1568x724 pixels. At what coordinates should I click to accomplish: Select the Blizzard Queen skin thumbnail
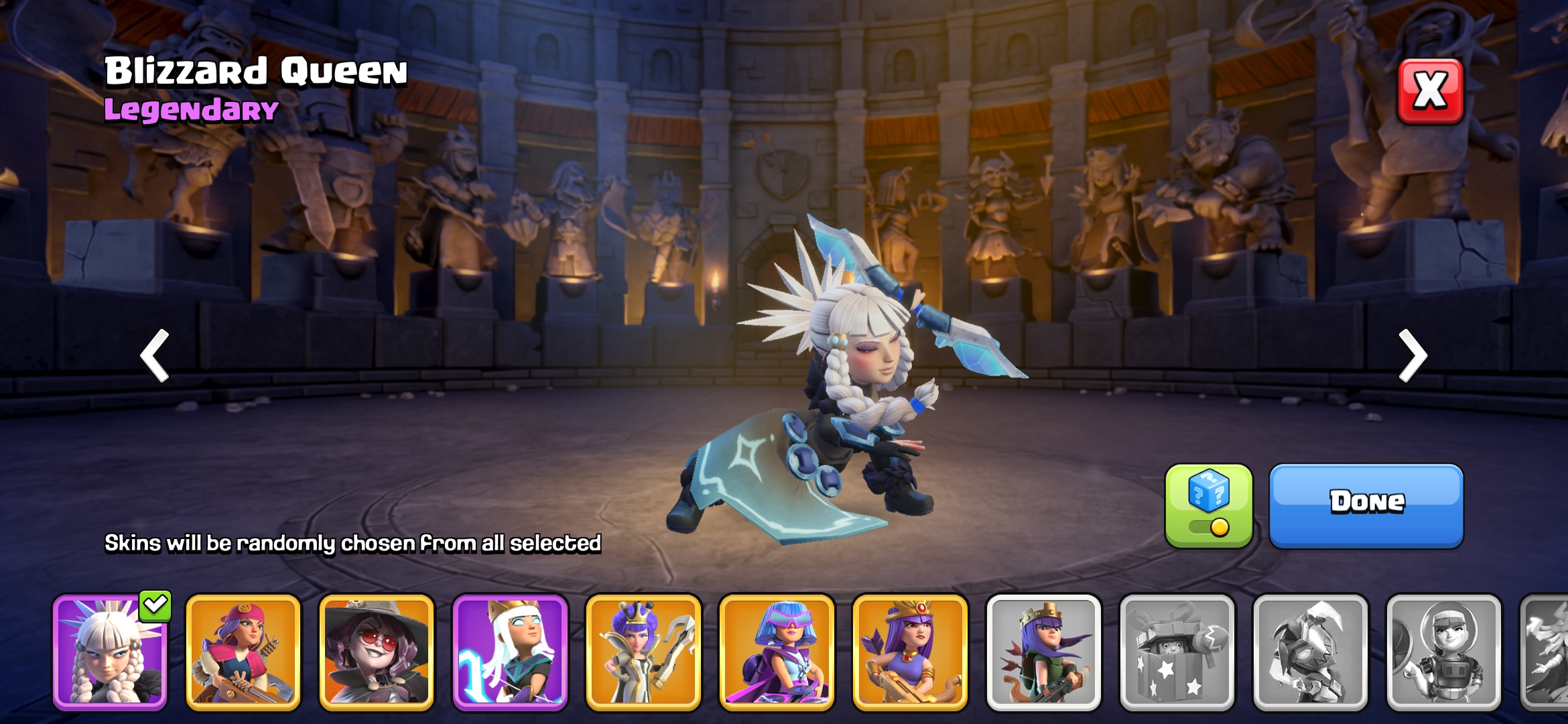(110, 652)
